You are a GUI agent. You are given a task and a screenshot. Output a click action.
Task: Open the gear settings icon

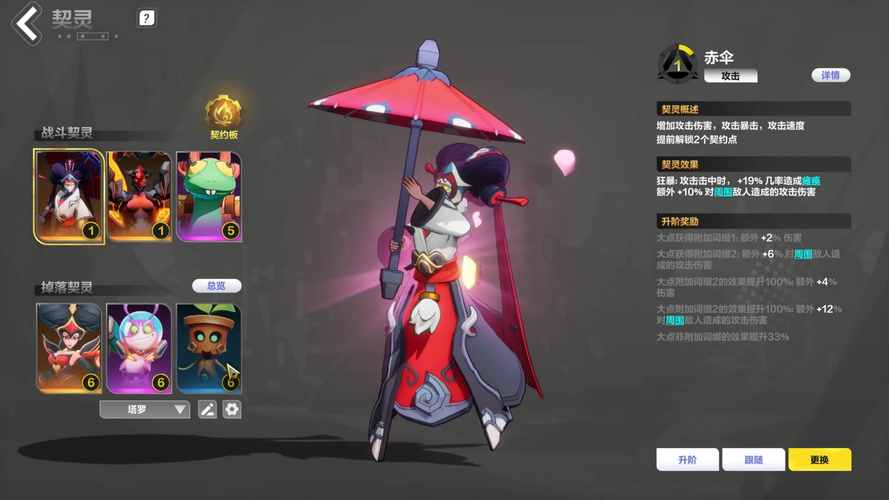pyautogui.click(x=232, y=409)
